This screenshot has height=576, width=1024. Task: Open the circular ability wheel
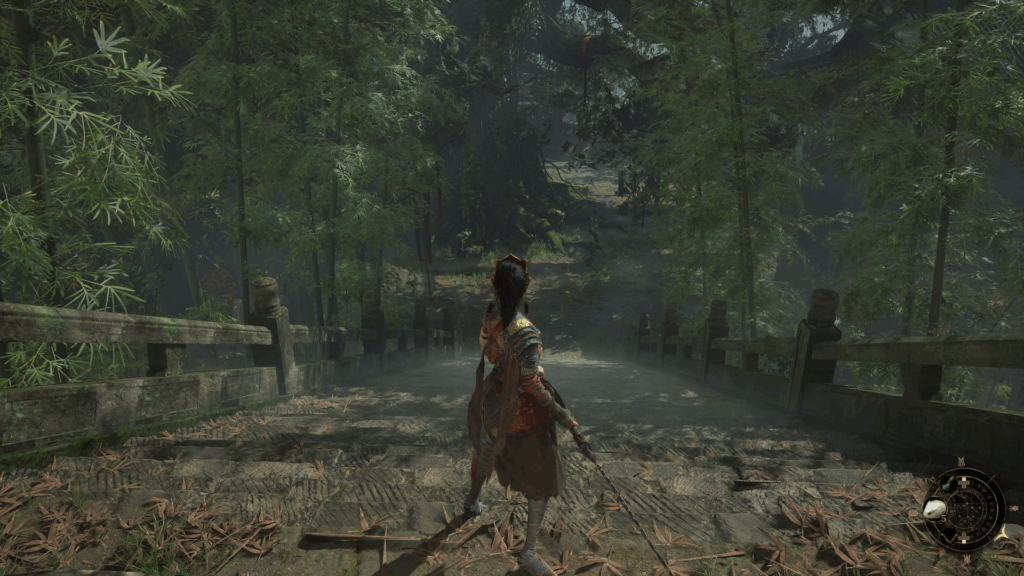[x=968, y=509]
